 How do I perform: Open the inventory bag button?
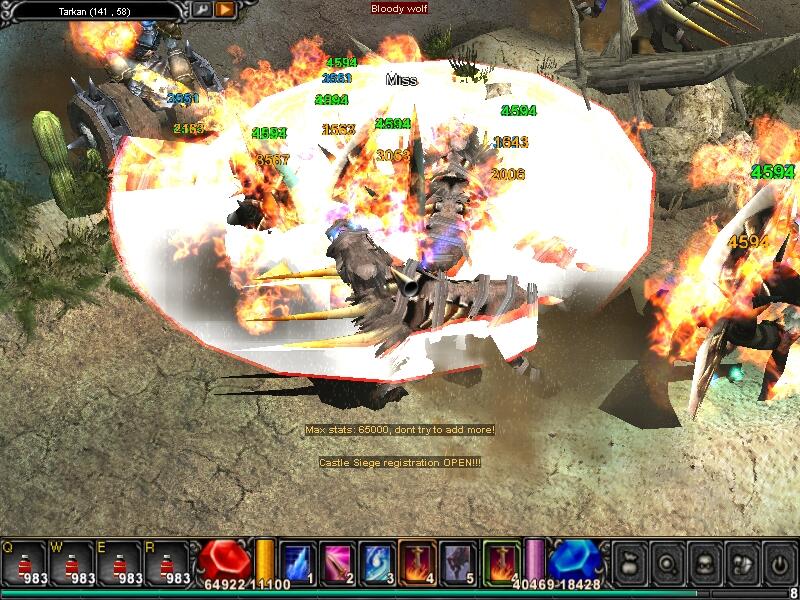[630, 564]
